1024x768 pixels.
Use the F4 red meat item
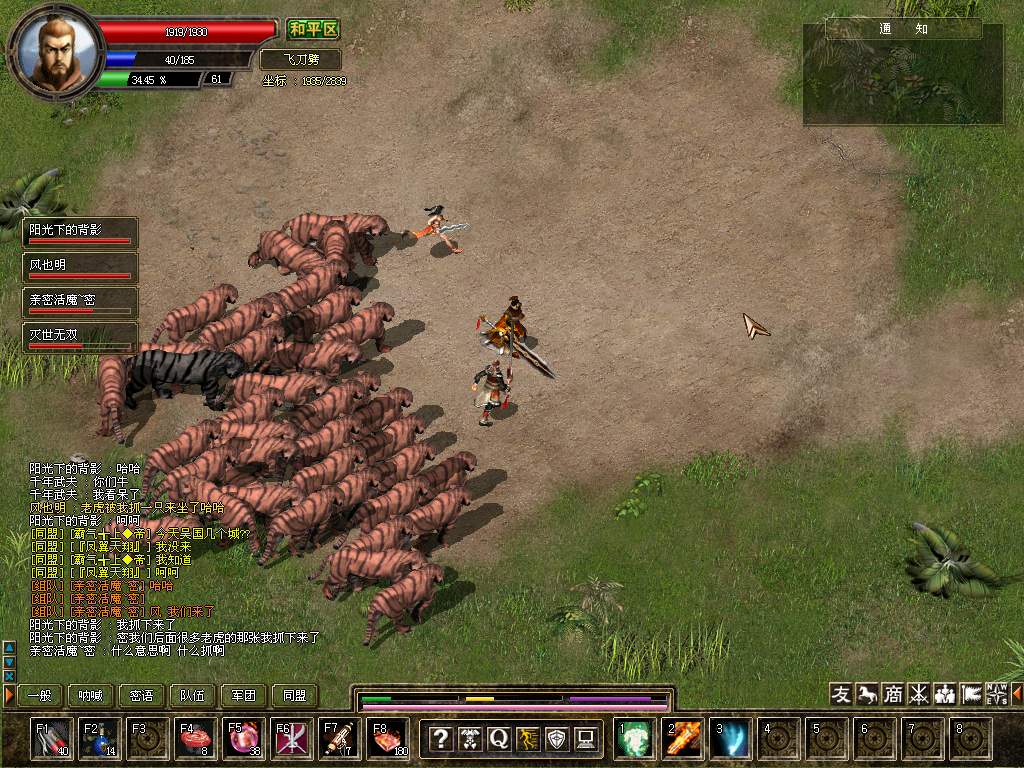coord(196,739)
